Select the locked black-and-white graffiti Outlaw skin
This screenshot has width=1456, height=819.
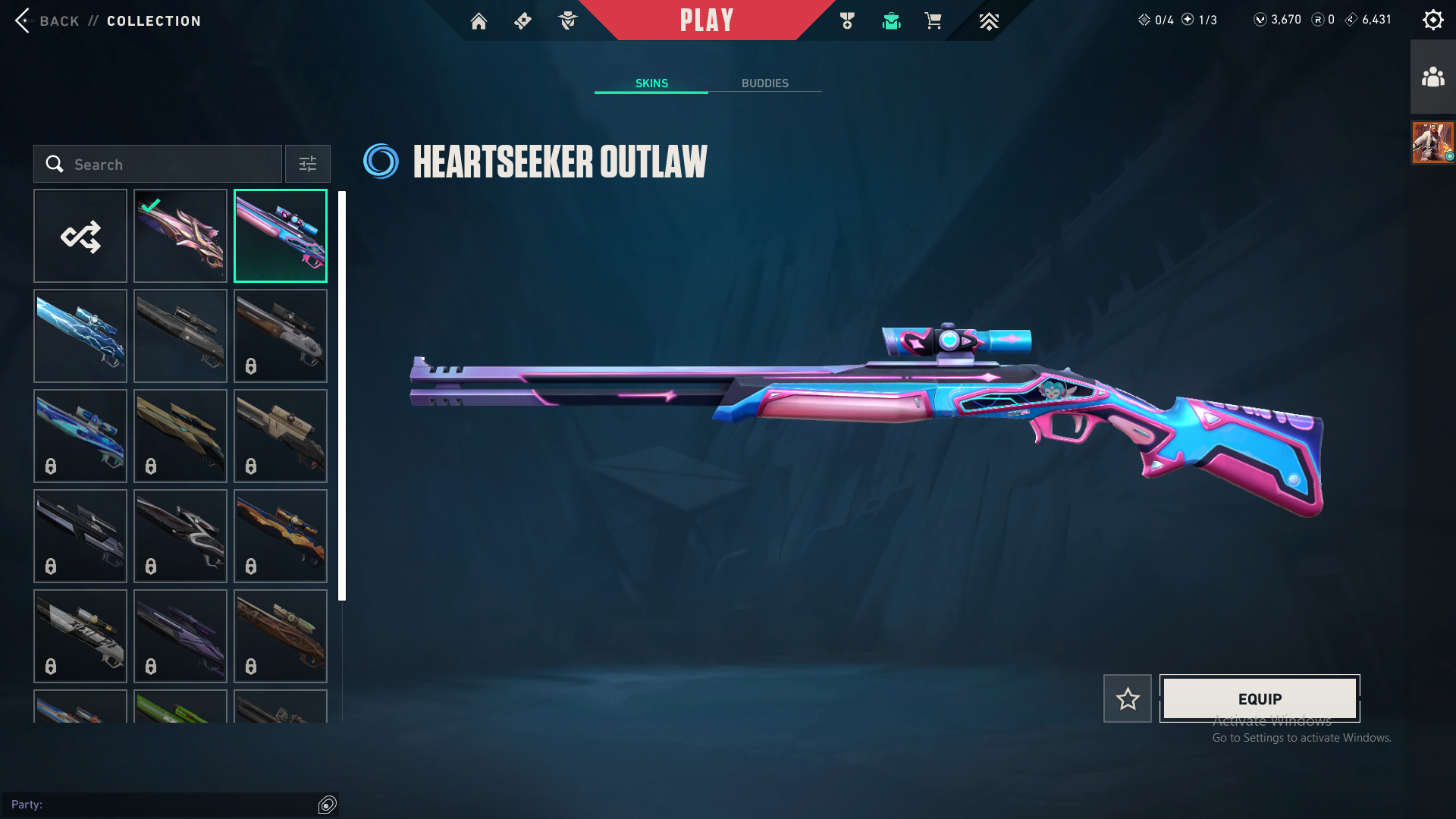[x=80, y=636]
